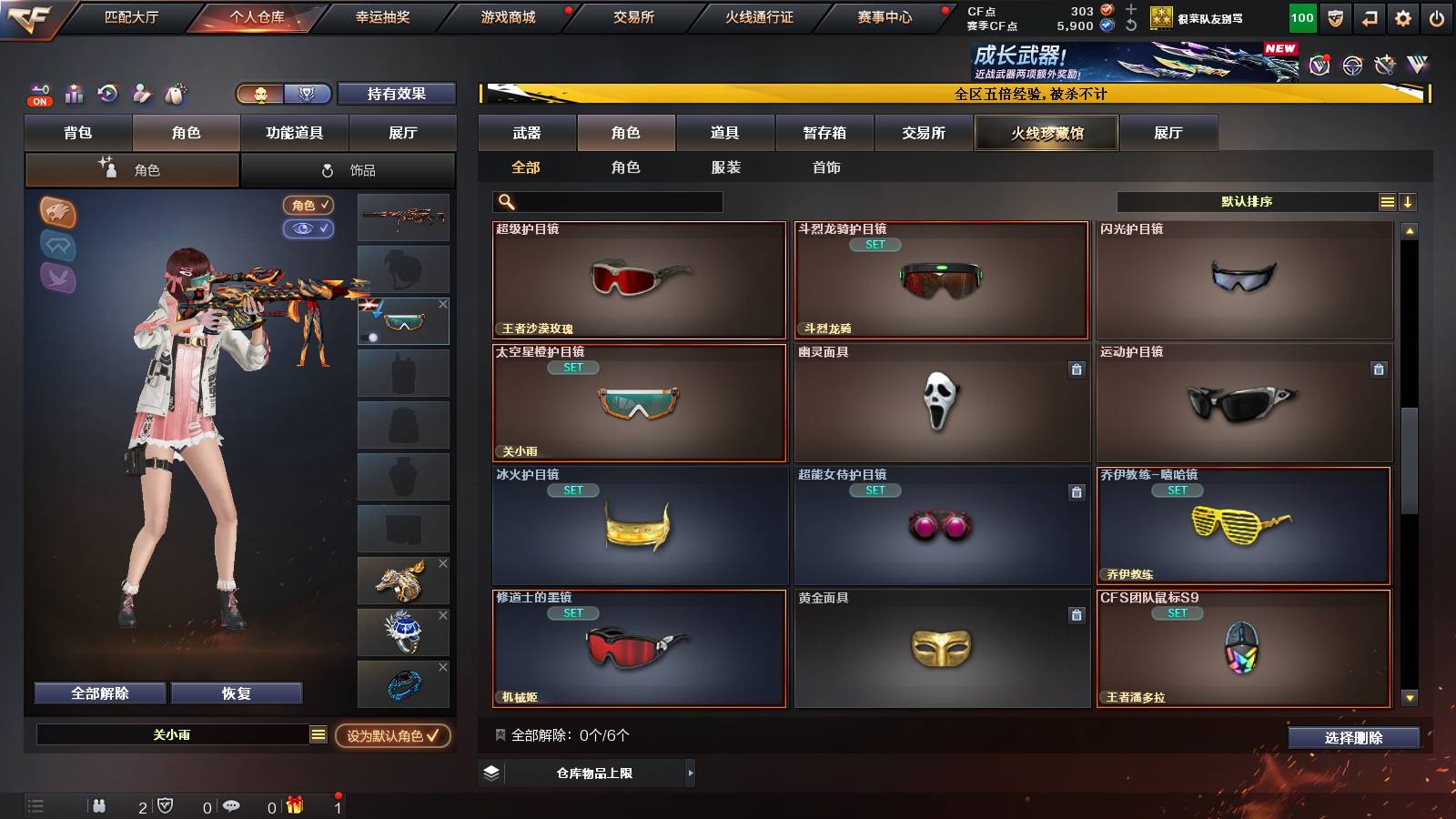Viewport: 1456px width, 819px height.
Task: Click the 全部解除 button under the character
Action: (98, 693)
